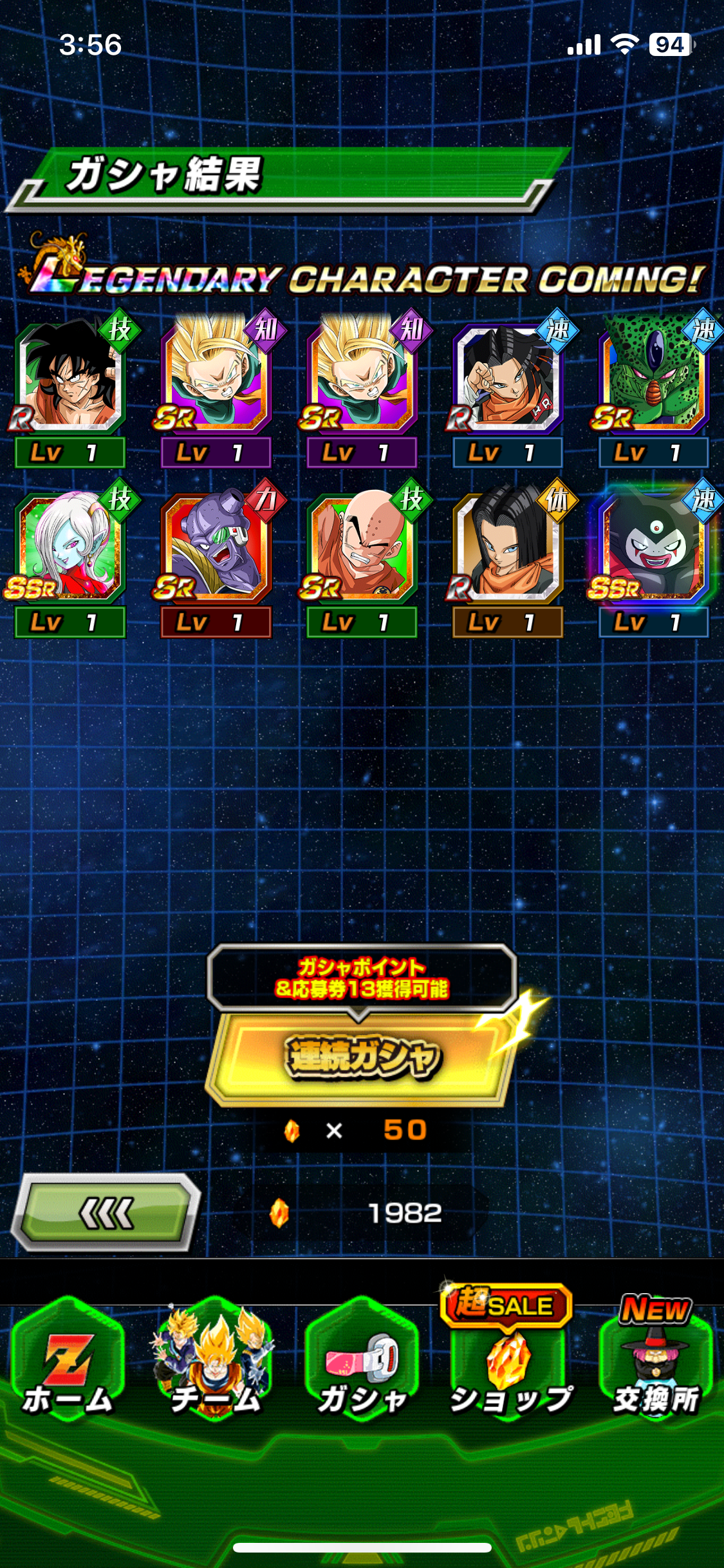The image size is (724, 1568).
Task: Go back with the green arrow button
Action: pyautogui.click(x=107, y=1213)
